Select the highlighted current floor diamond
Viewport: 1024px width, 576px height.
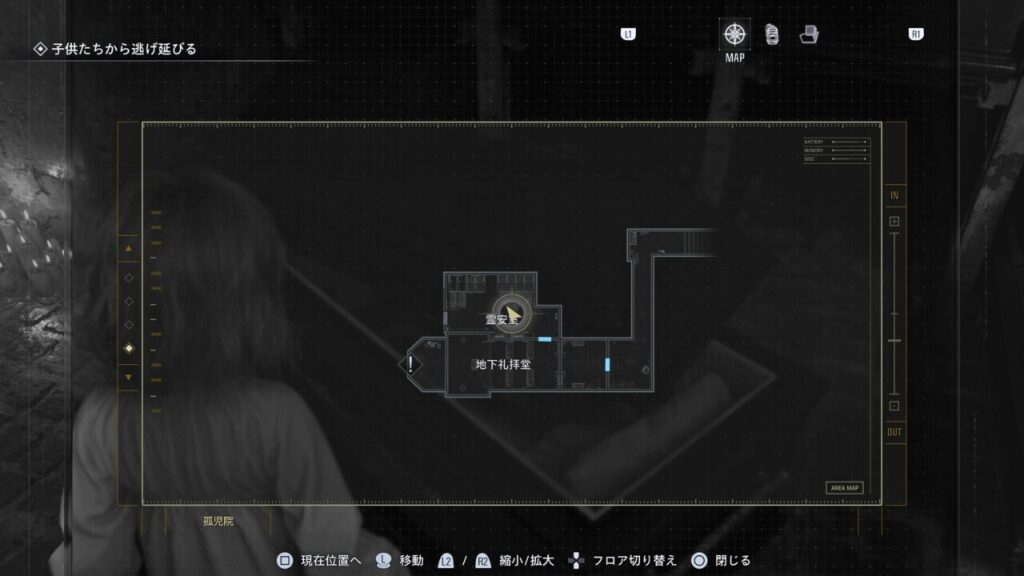click(x=128, y=348)
